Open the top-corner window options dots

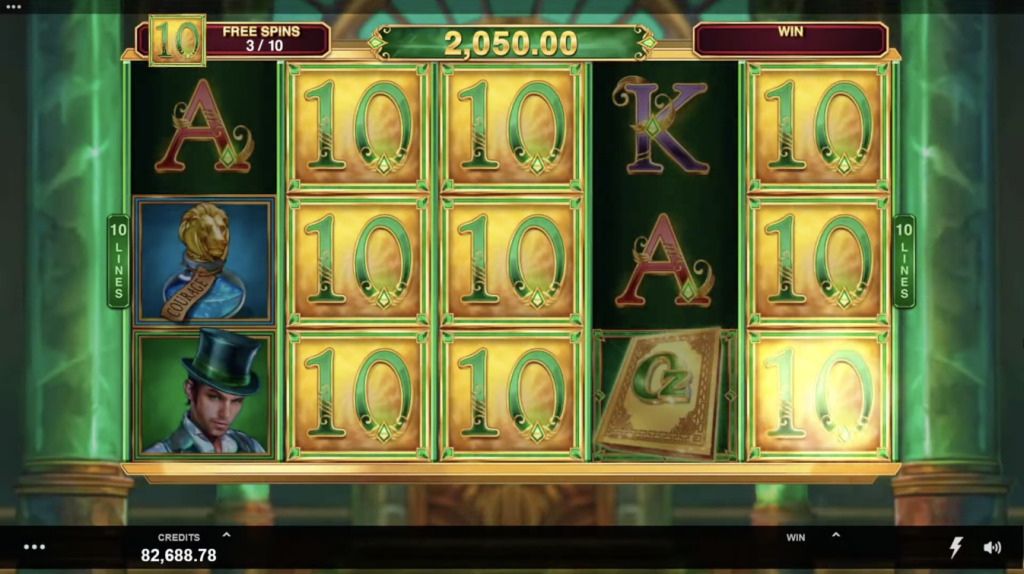[x=13, y=5]
